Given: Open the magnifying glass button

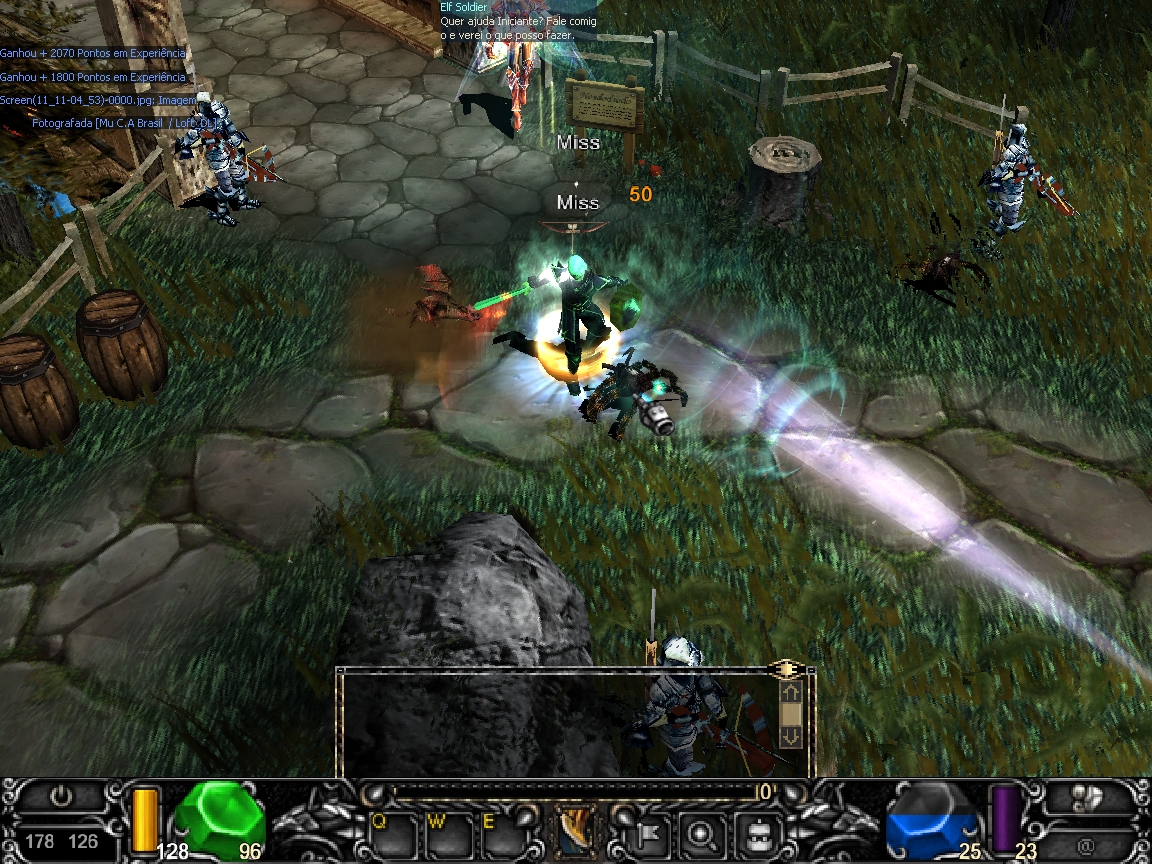Looking at the screenshot, I should pyautogui.click(x=698, y=831).
